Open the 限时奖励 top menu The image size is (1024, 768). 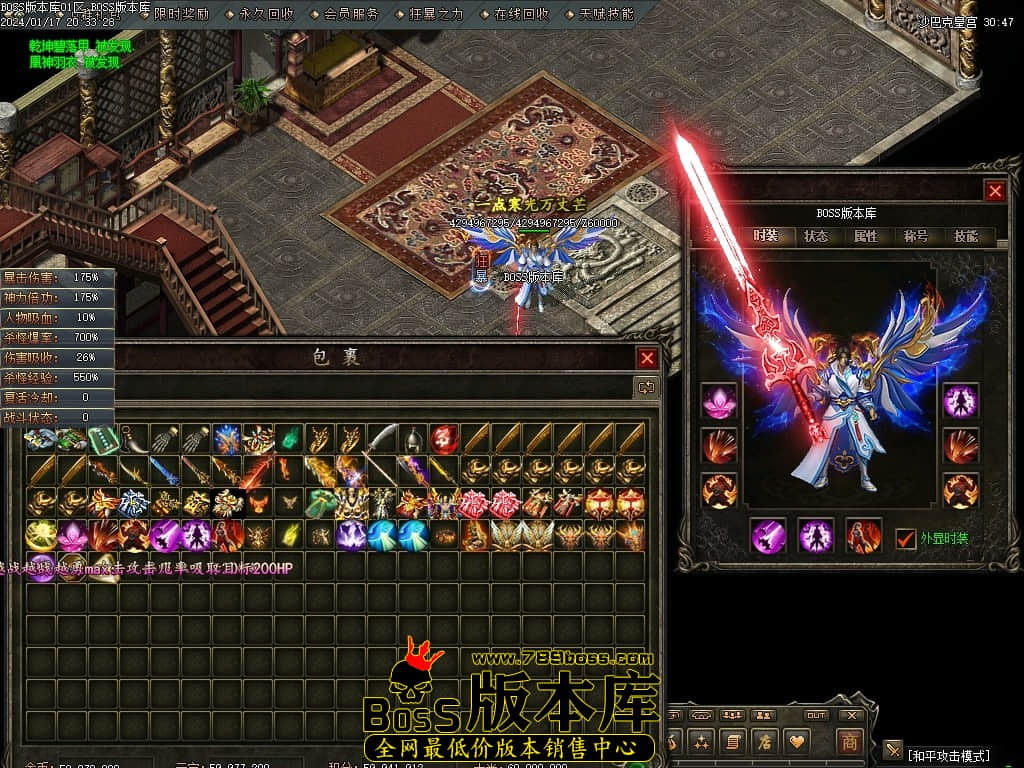pos(181,14)
